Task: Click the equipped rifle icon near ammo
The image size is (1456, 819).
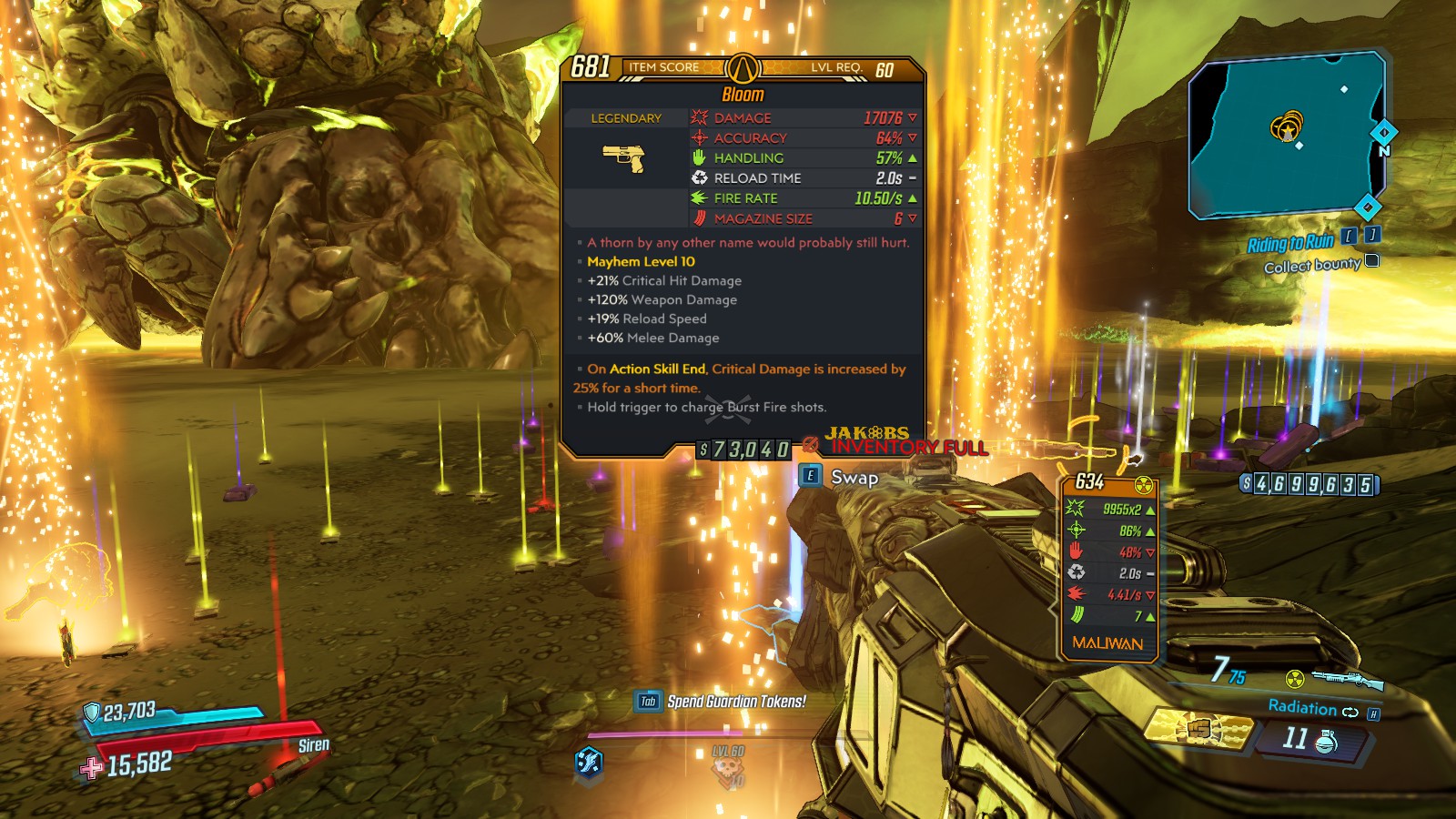Action: 1347,679
